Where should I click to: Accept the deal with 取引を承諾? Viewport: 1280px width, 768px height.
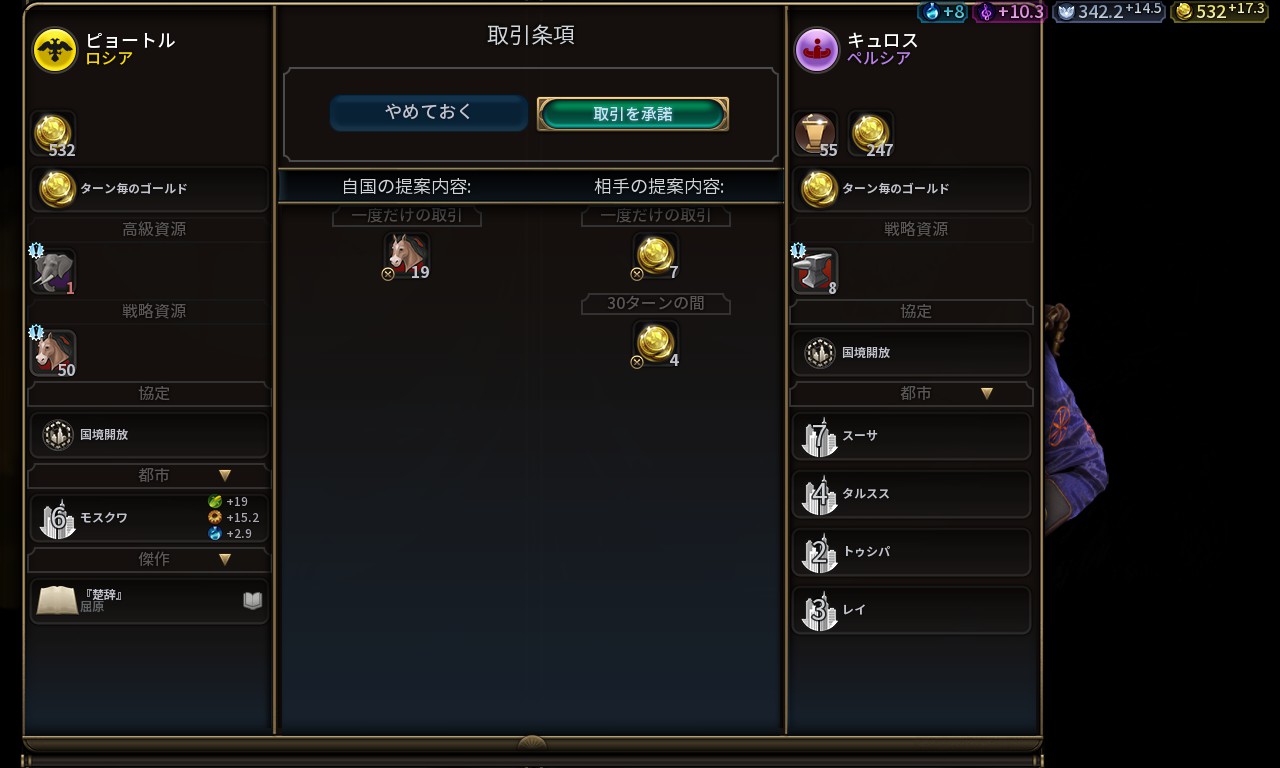pos(632,114)
